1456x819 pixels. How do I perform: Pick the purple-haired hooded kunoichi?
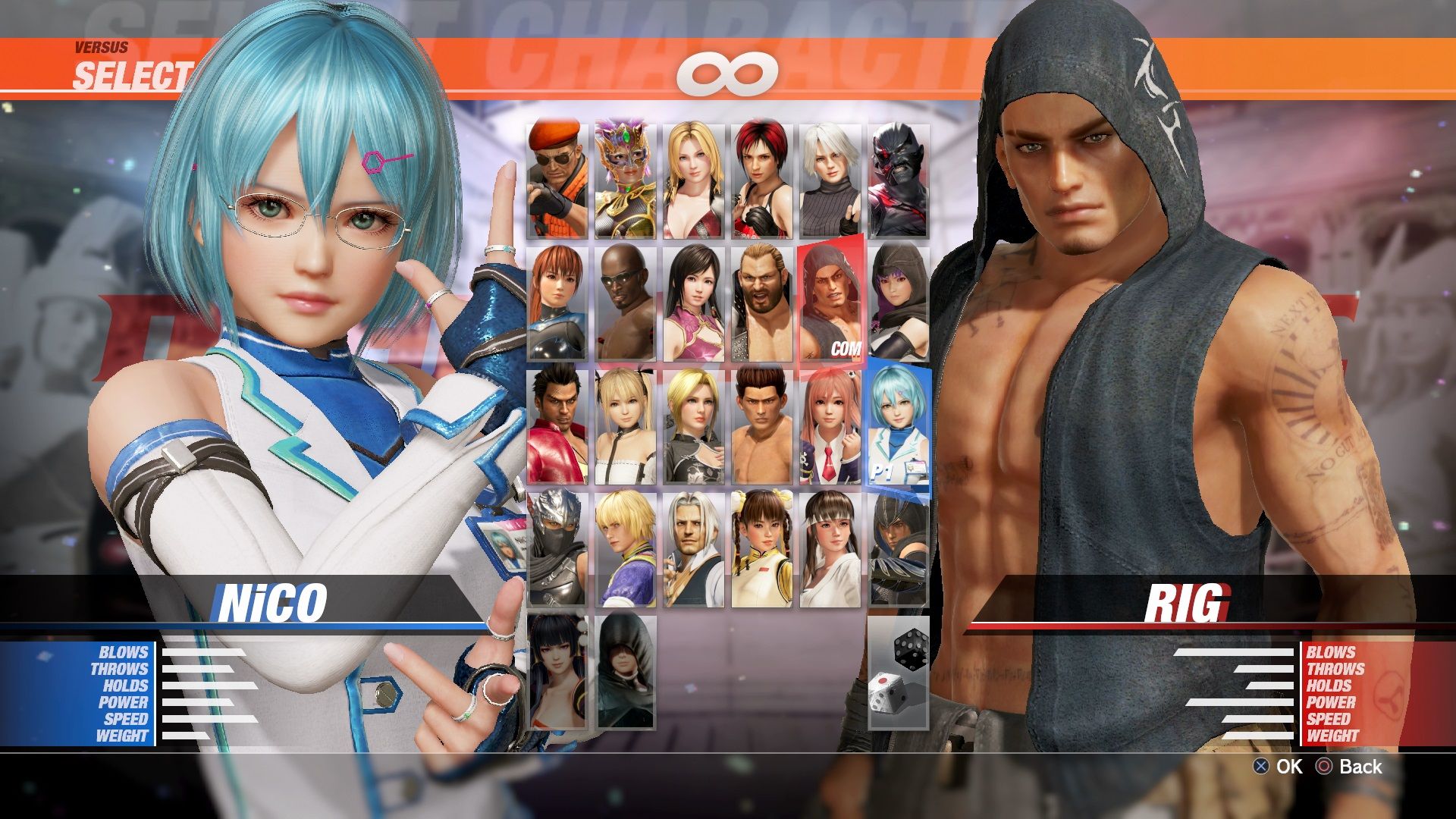[899, 303]
